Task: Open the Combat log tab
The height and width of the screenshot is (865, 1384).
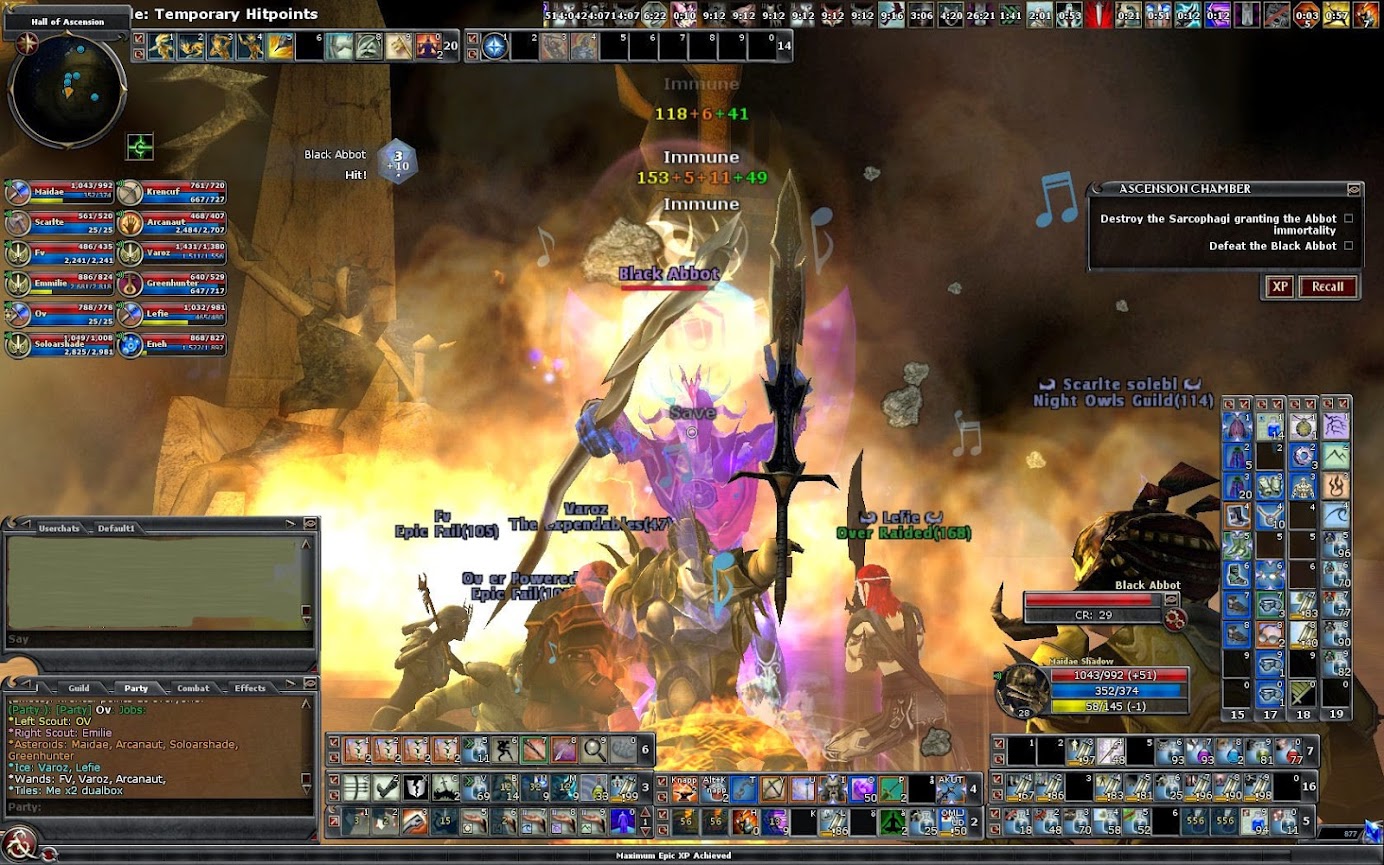Action: point(193,688)
